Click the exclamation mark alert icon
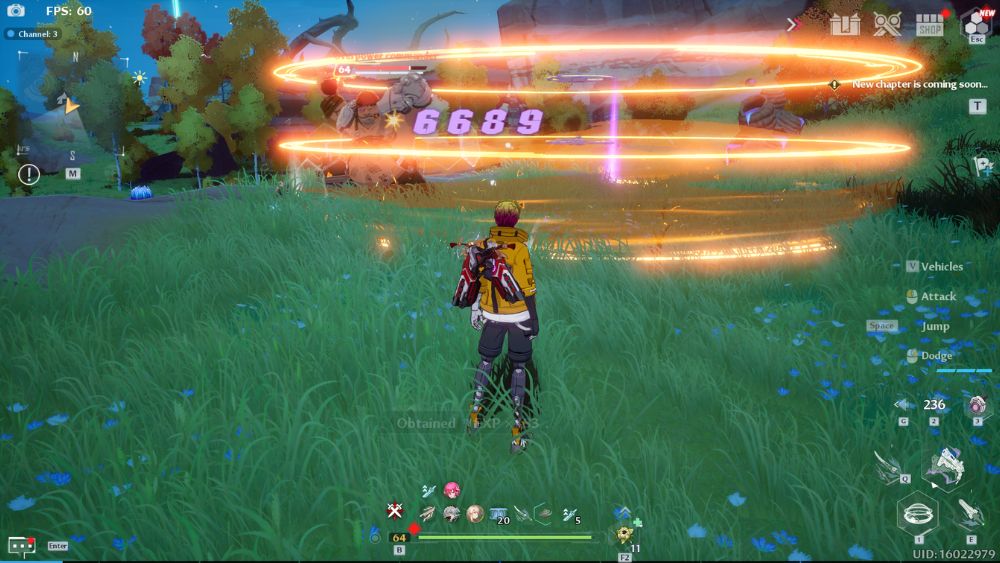1000x563 pixels. coord(29,175)
